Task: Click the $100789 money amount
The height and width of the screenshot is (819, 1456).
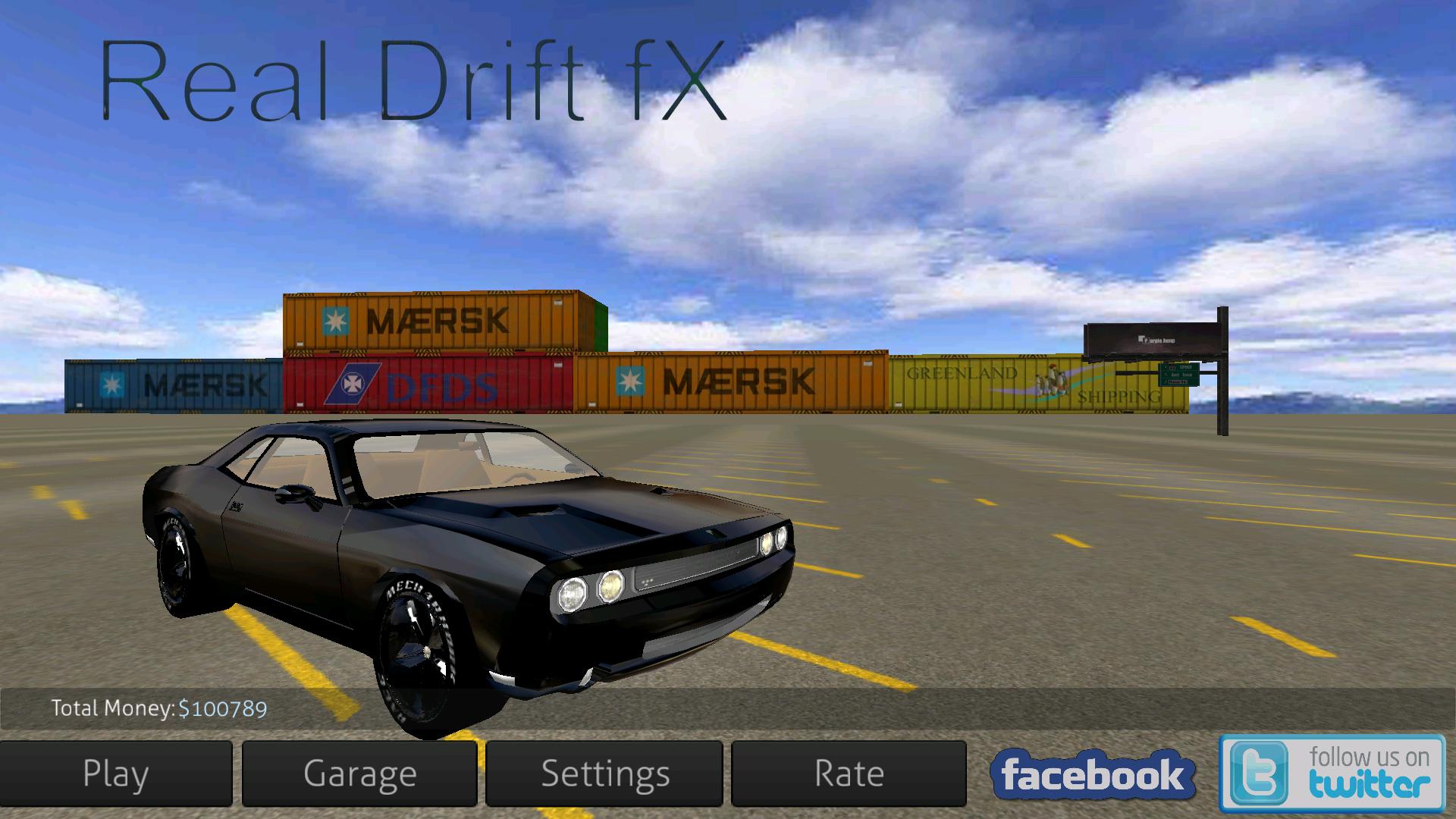Action: 223,708
